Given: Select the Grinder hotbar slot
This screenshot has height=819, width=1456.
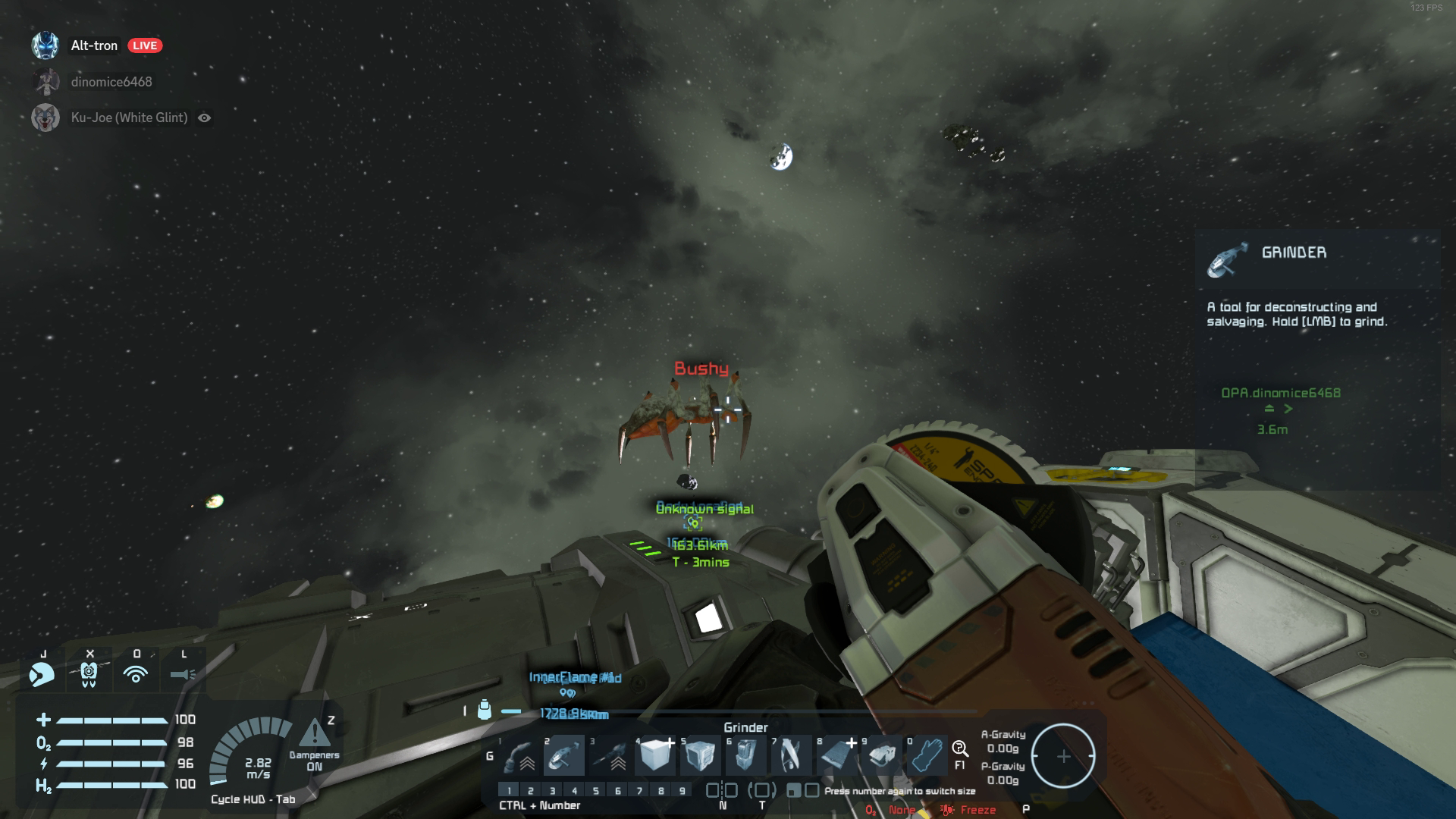Looking at the screenshot, I should (x=564, y=755).
